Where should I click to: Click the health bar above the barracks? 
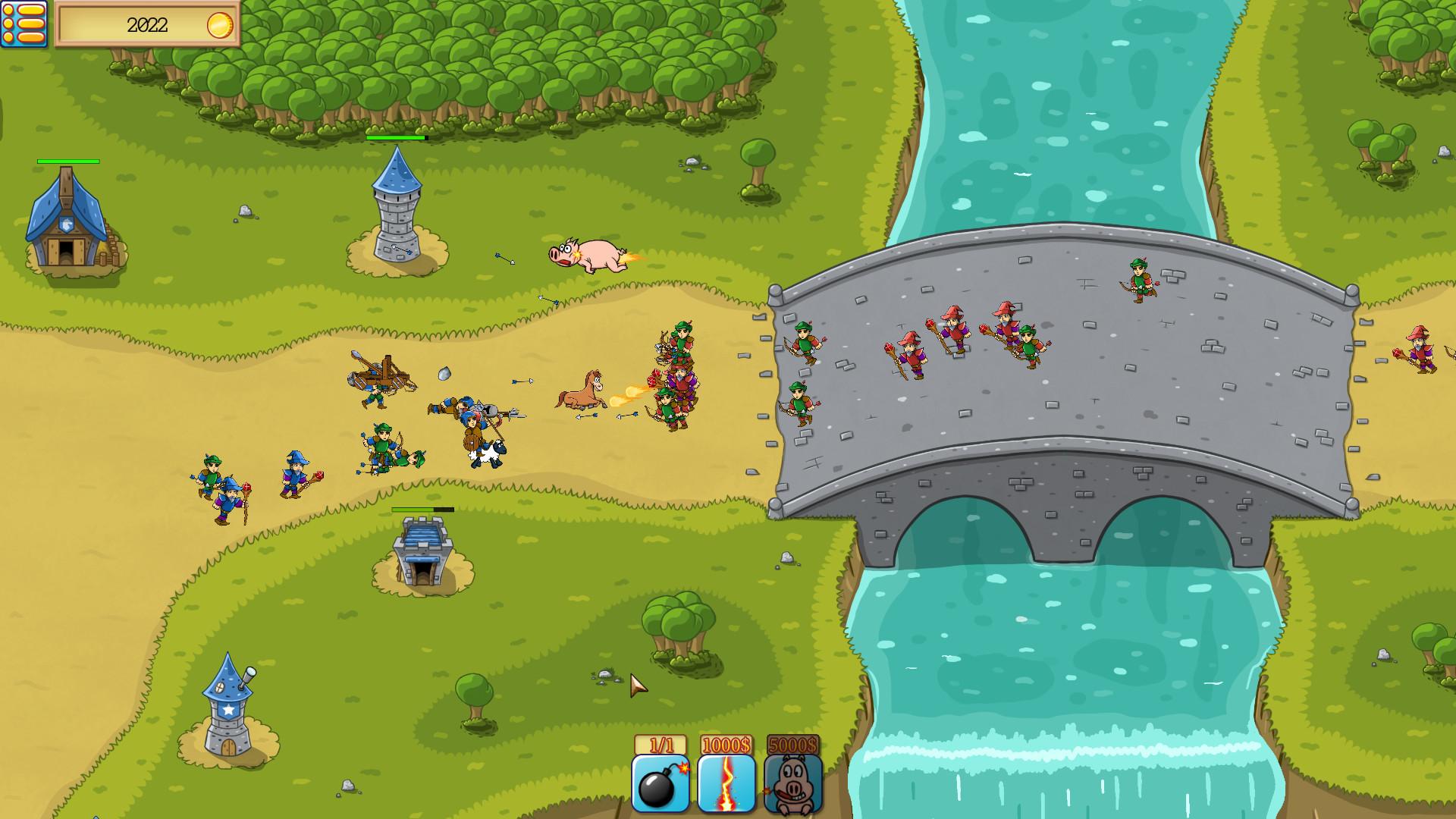(67, 161)
